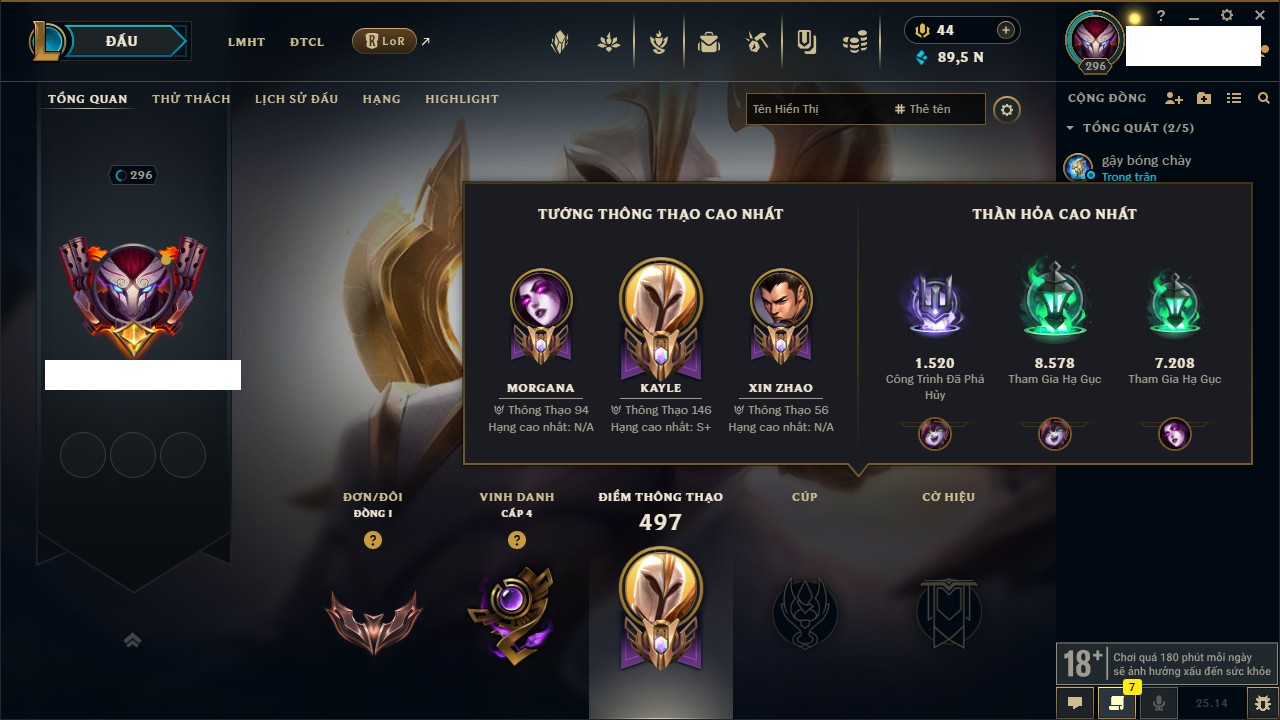
Task: Show the HIGHLIGHT tab
Action: 461,99
